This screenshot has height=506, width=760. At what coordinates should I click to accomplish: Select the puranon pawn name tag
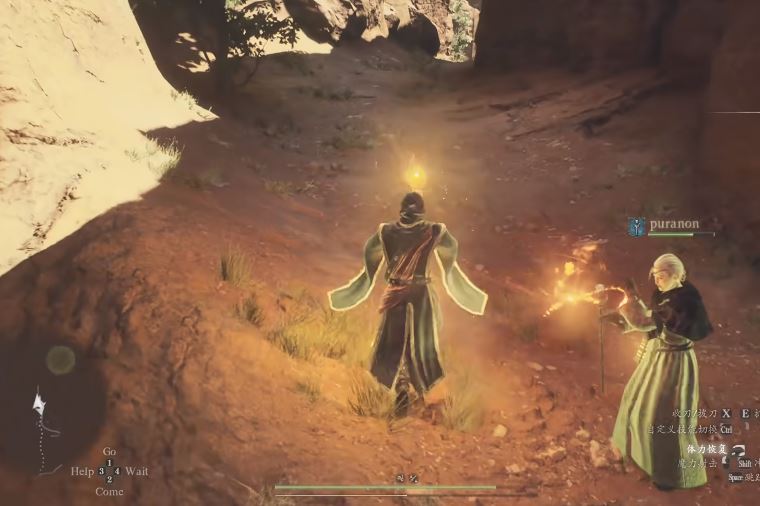click(x=674, y=225)
